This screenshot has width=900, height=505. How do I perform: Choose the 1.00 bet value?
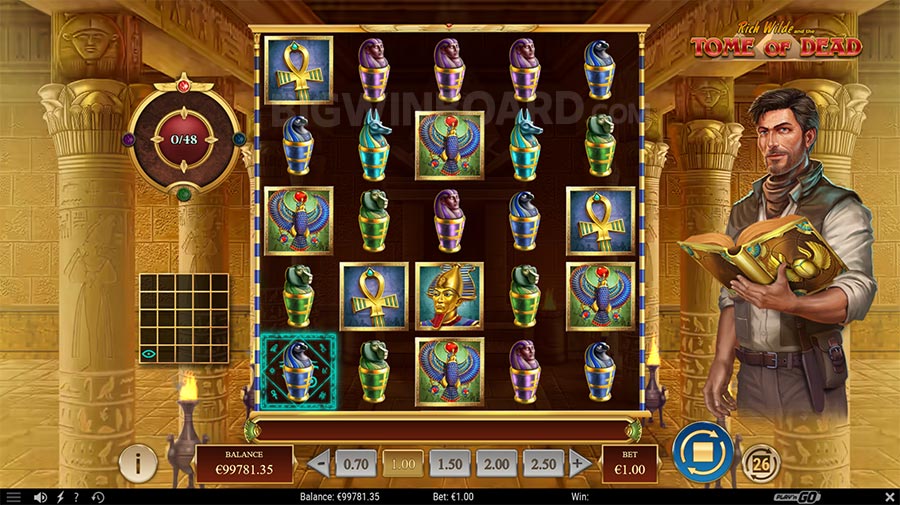click(402, 463)
